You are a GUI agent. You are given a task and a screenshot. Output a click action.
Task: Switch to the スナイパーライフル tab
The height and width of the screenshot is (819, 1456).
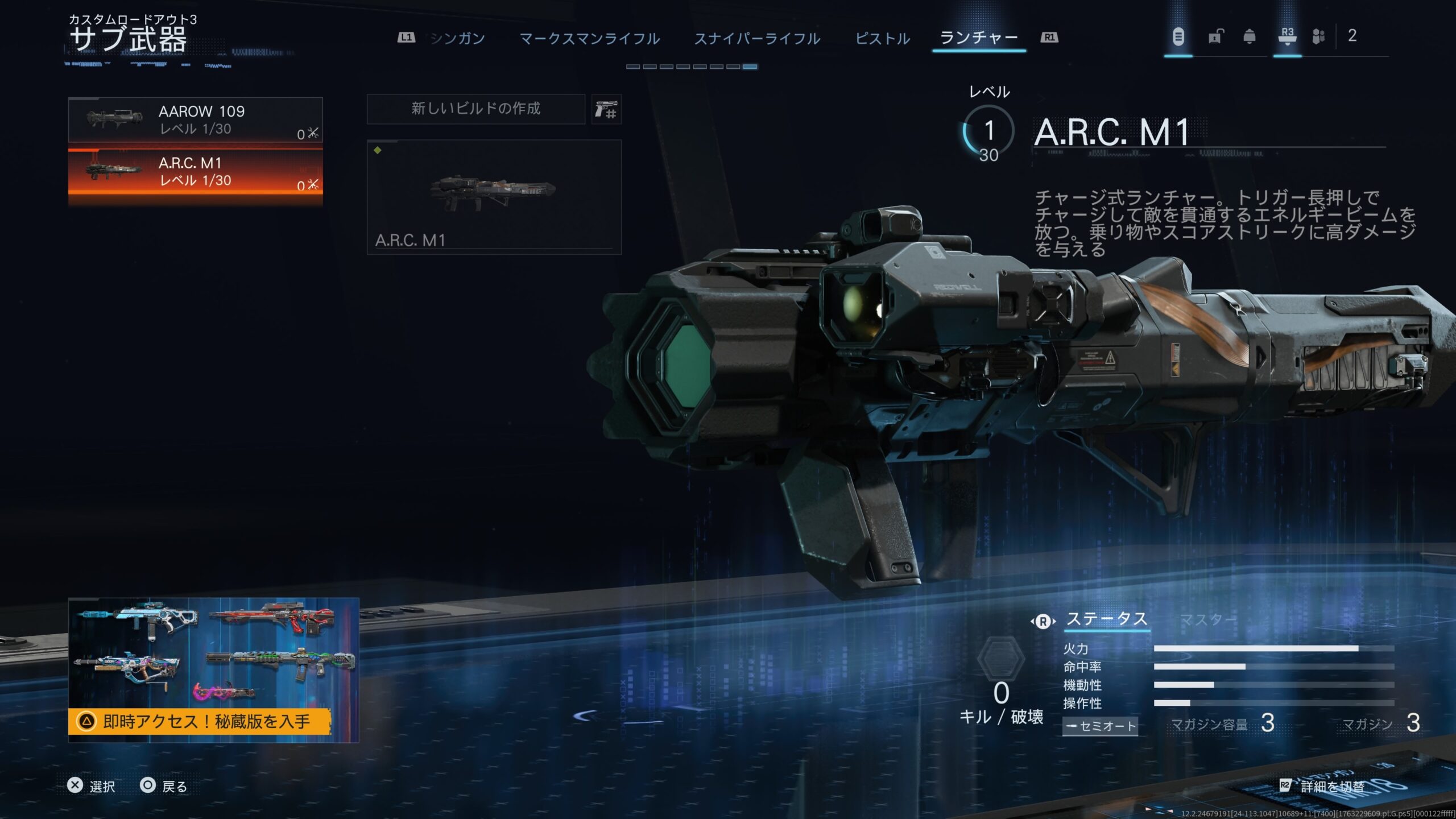click(757, 39)
